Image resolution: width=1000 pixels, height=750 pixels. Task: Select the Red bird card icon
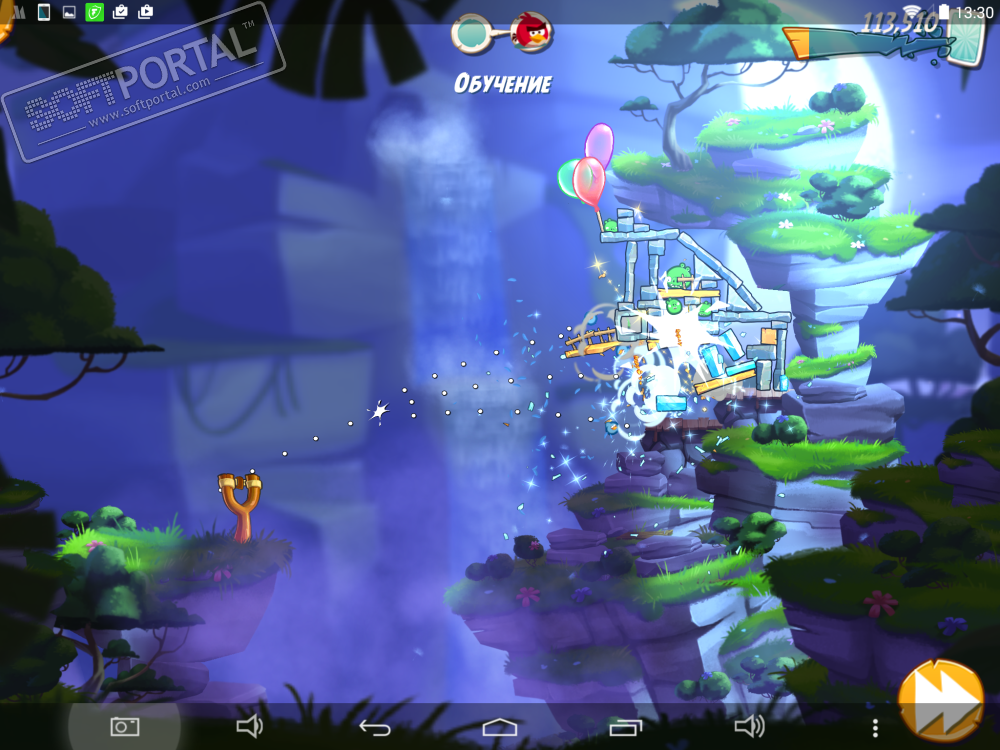coord(531,33)
